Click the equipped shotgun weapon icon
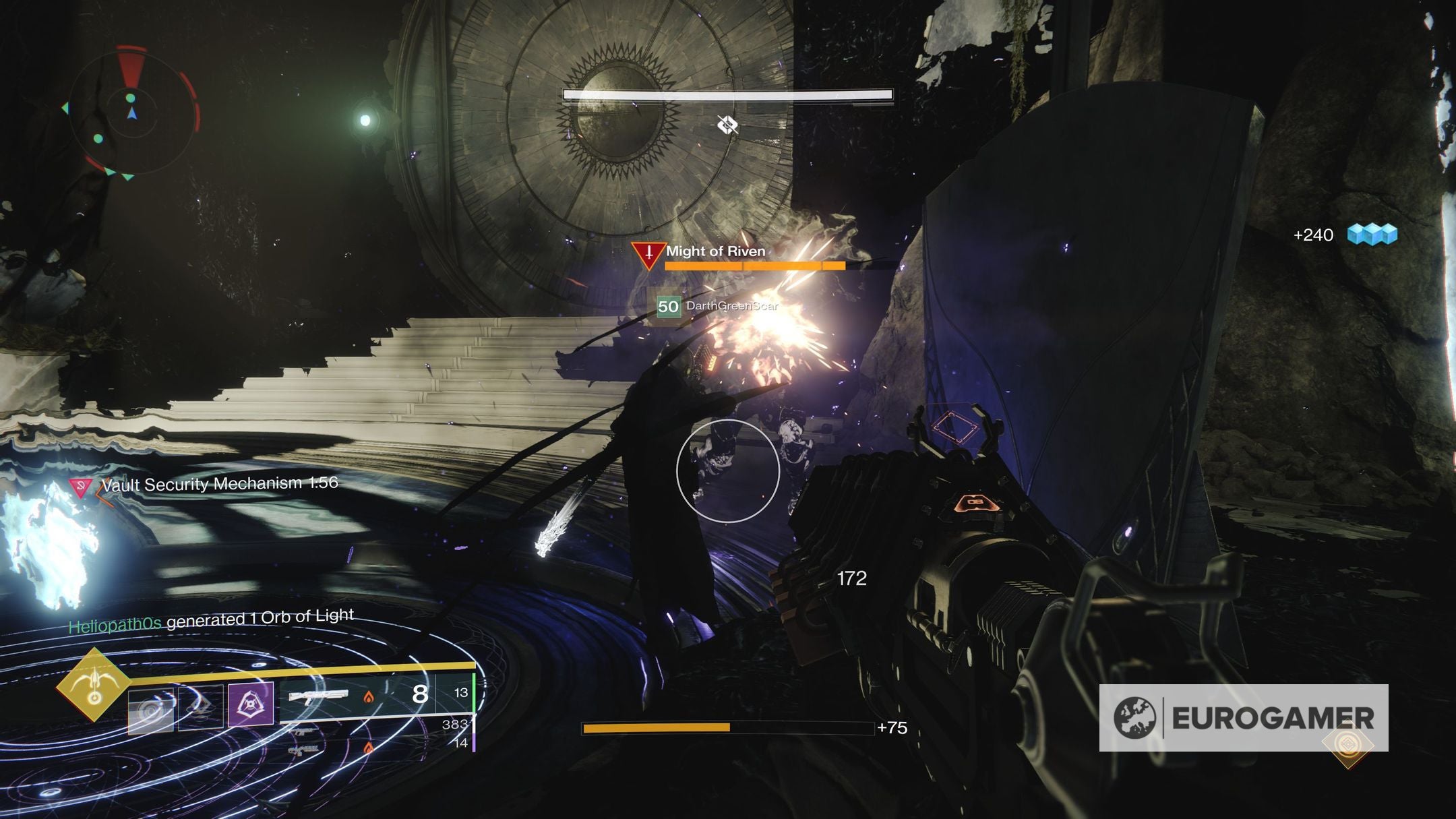Image resolution: width=1456 pixels, height=819 pixels. pyautogui.click(x=320, y=696)
